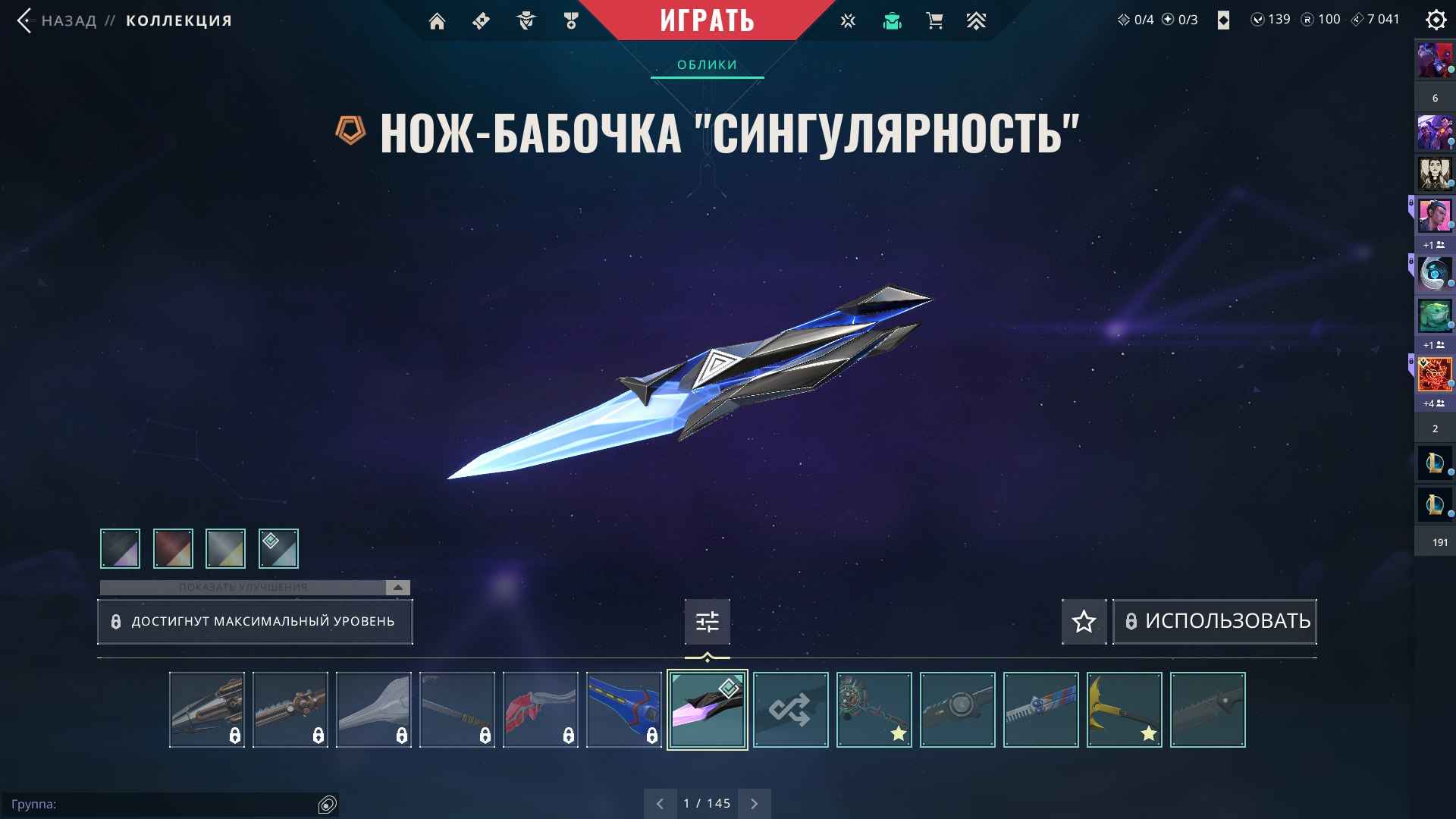Select the second chroma variant swatch
Image resolution: width=1456 pixels, height=819 pixels.
pyautogui.click(x=172, y=548)
